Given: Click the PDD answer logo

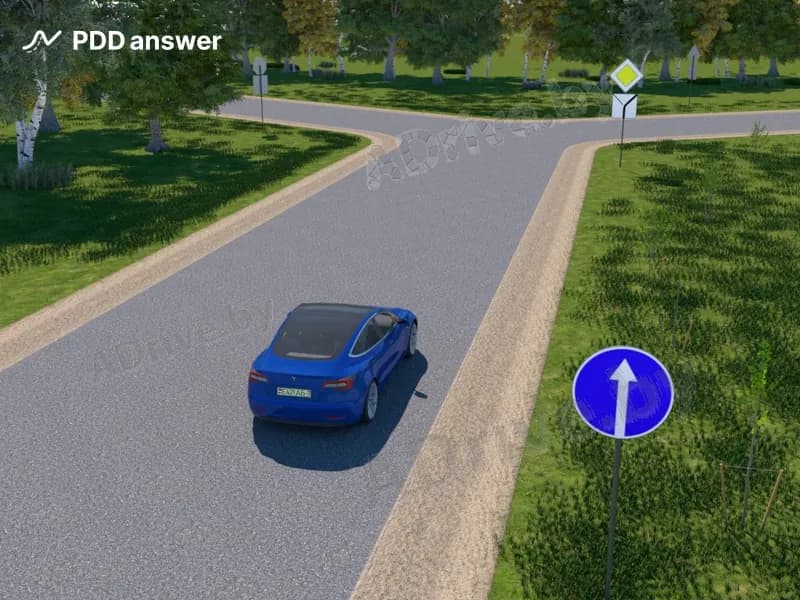Looking at the screenshot, I should [x=122, y=41].
